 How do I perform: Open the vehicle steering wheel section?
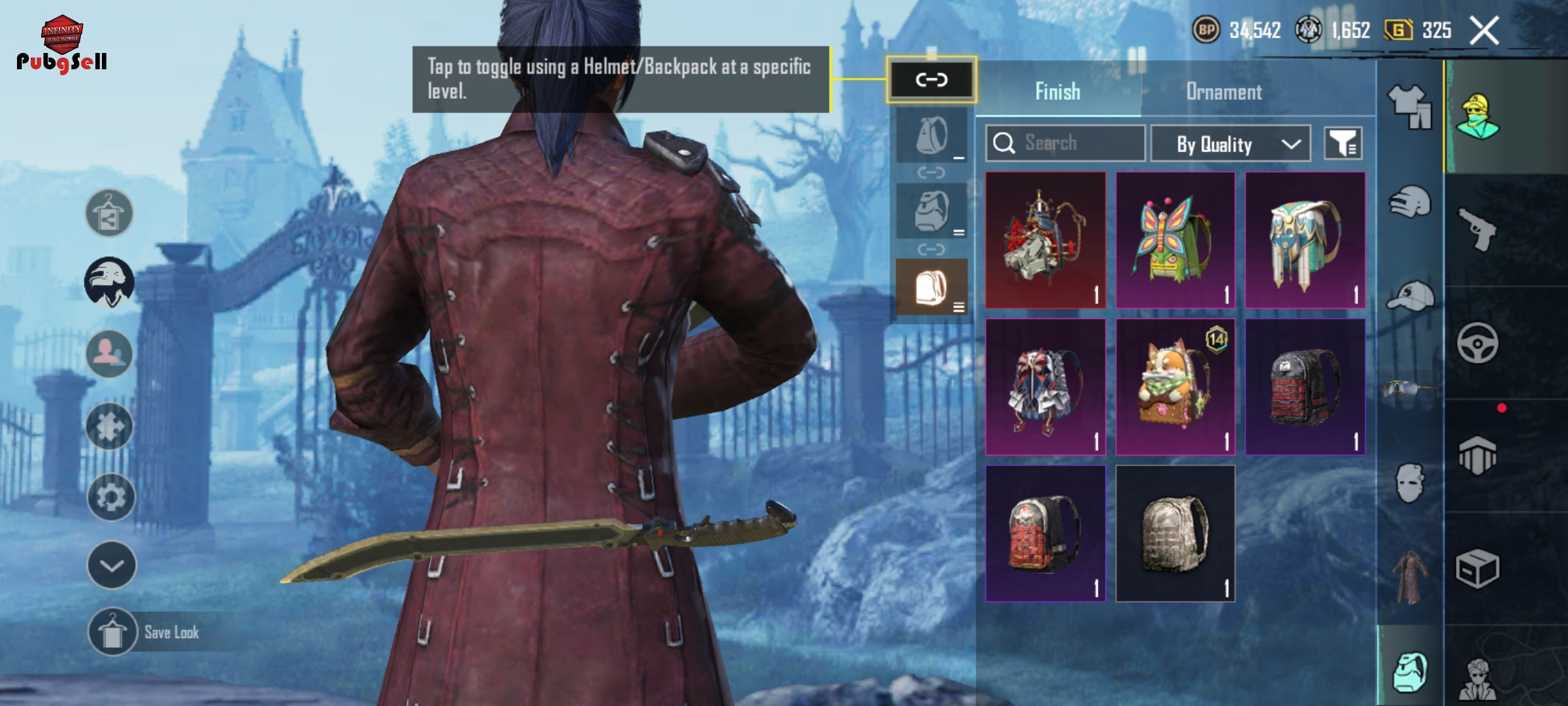tap(1478, 343)
